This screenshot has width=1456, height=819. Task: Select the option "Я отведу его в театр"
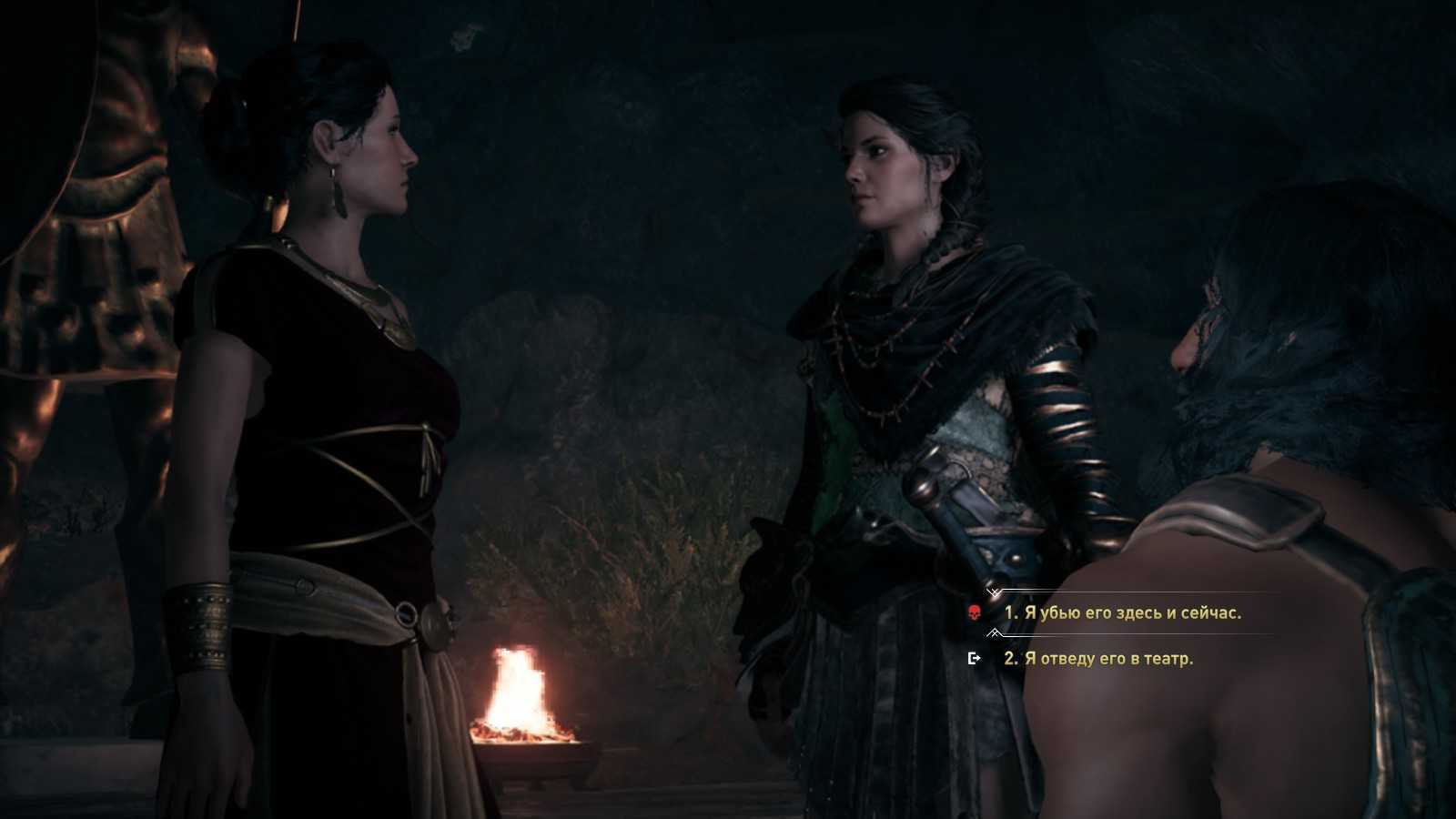tap(1098, 658)
